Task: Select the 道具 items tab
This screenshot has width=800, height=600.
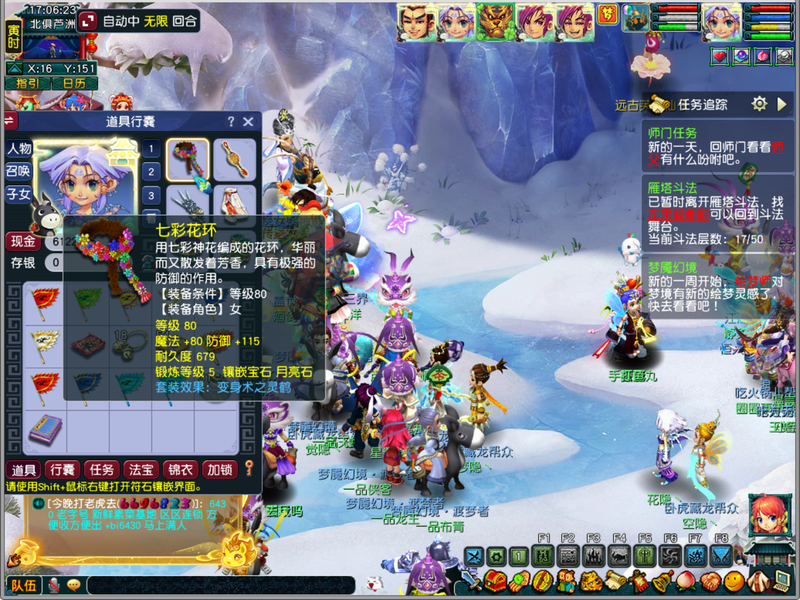Action: pos(24,469)
